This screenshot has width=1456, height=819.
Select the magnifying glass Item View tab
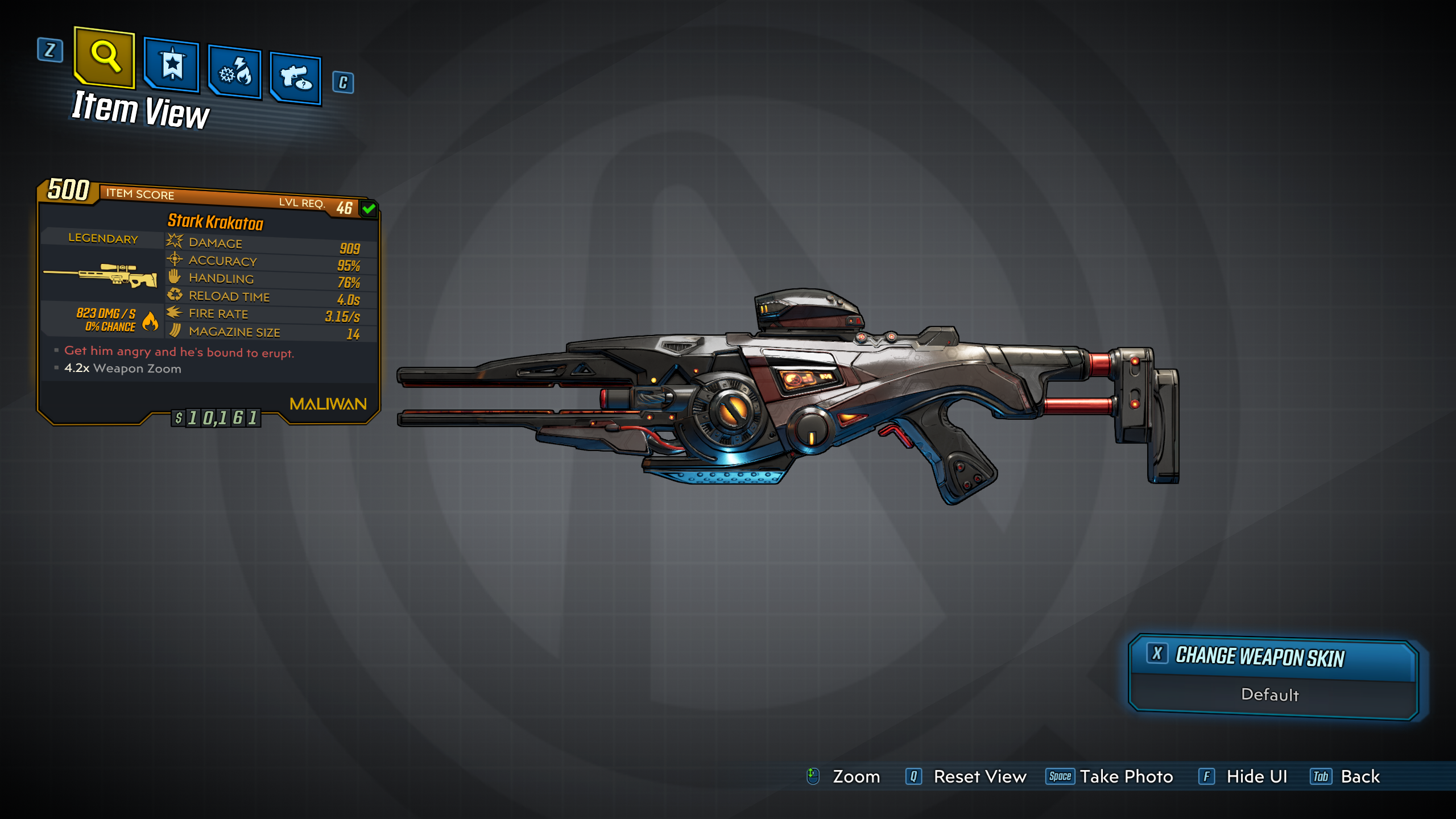(x=105, y=57)
